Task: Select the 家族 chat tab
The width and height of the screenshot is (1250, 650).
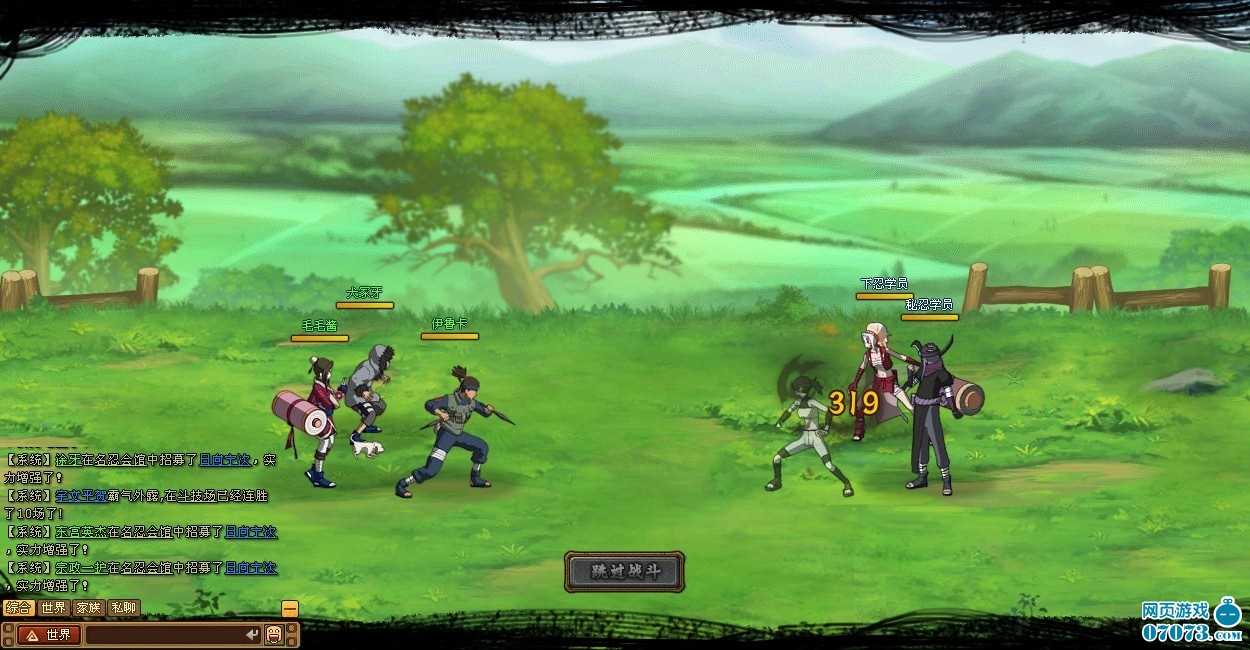Action: pyautogui.click(x=88, y=607)
